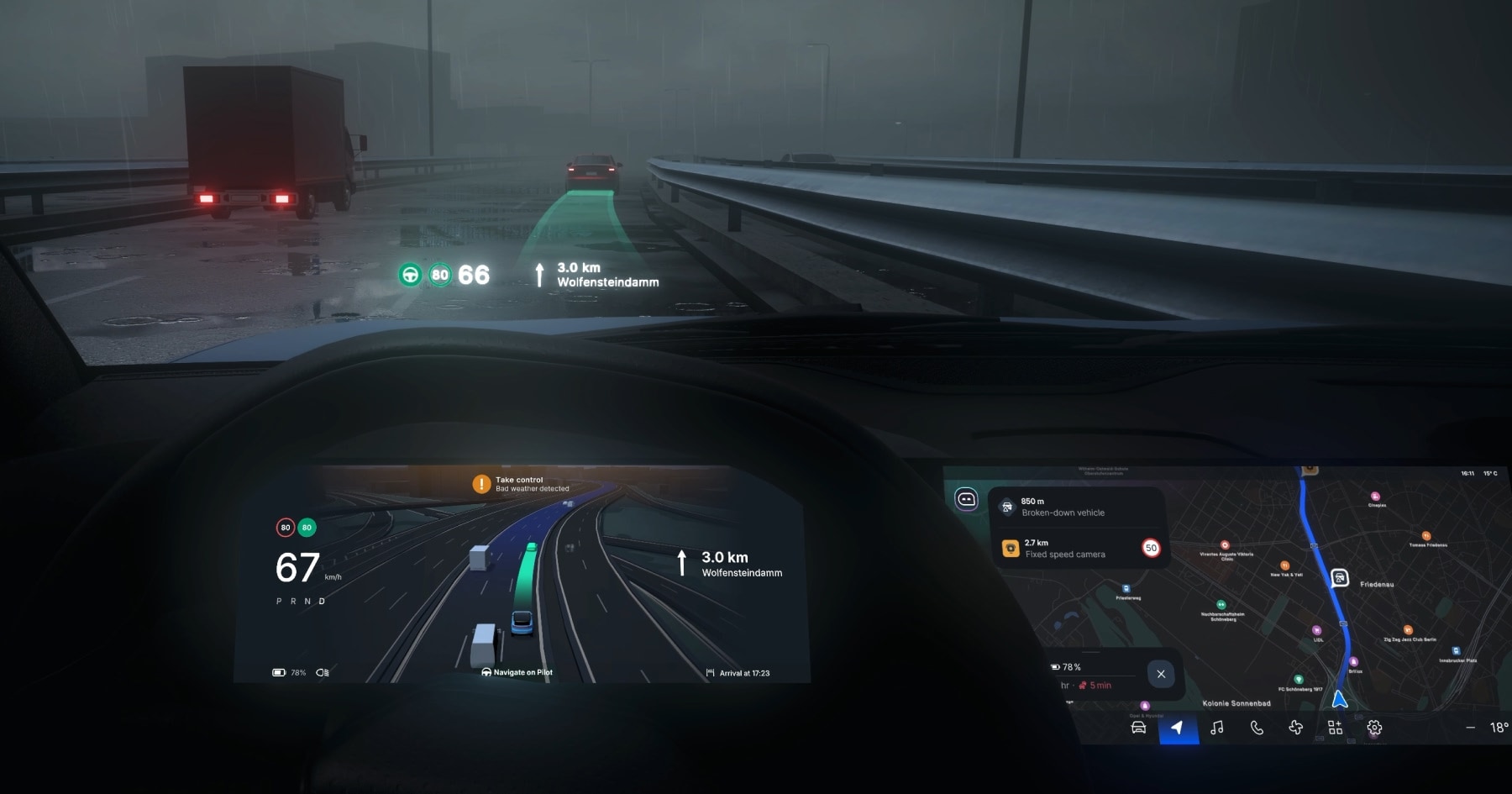Screen dimensions: 1512x794
Task: Tap the Navigate on Pilot indicator
Action: (517, 672)
